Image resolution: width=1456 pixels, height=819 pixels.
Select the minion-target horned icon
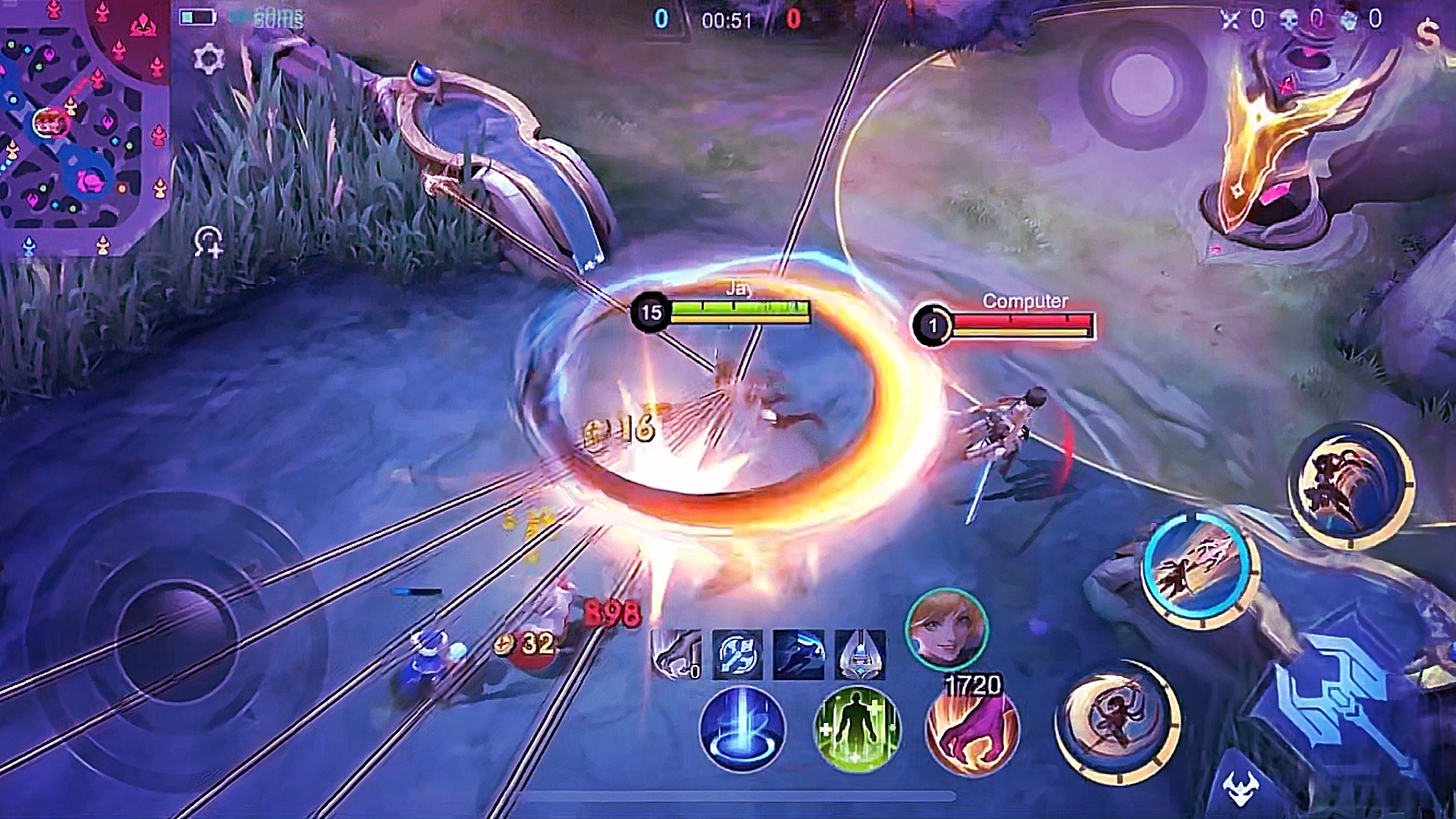click(1241, 789)
